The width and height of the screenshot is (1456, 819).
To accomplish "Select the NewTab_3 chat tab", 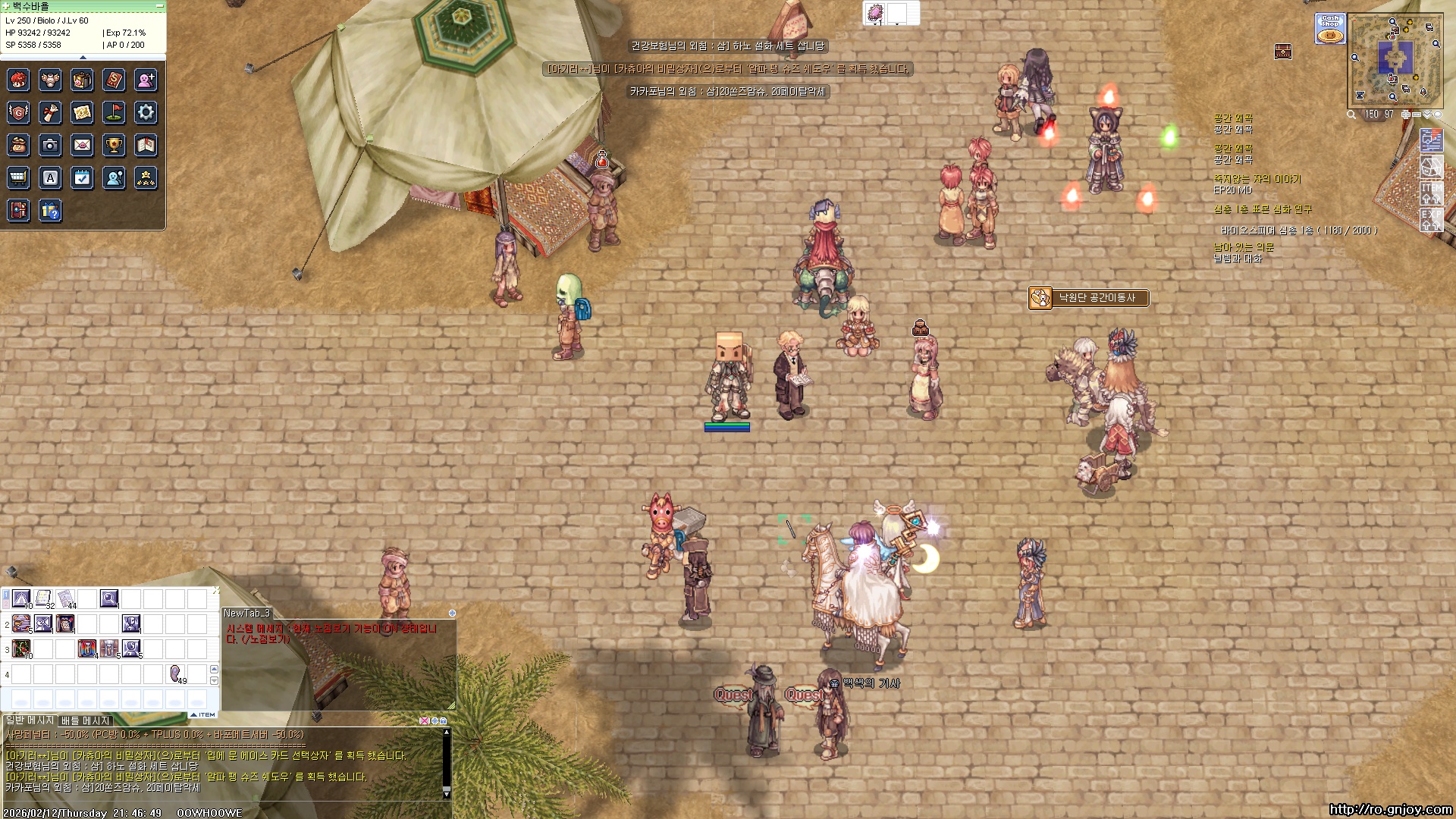I will tap(246, 613).
